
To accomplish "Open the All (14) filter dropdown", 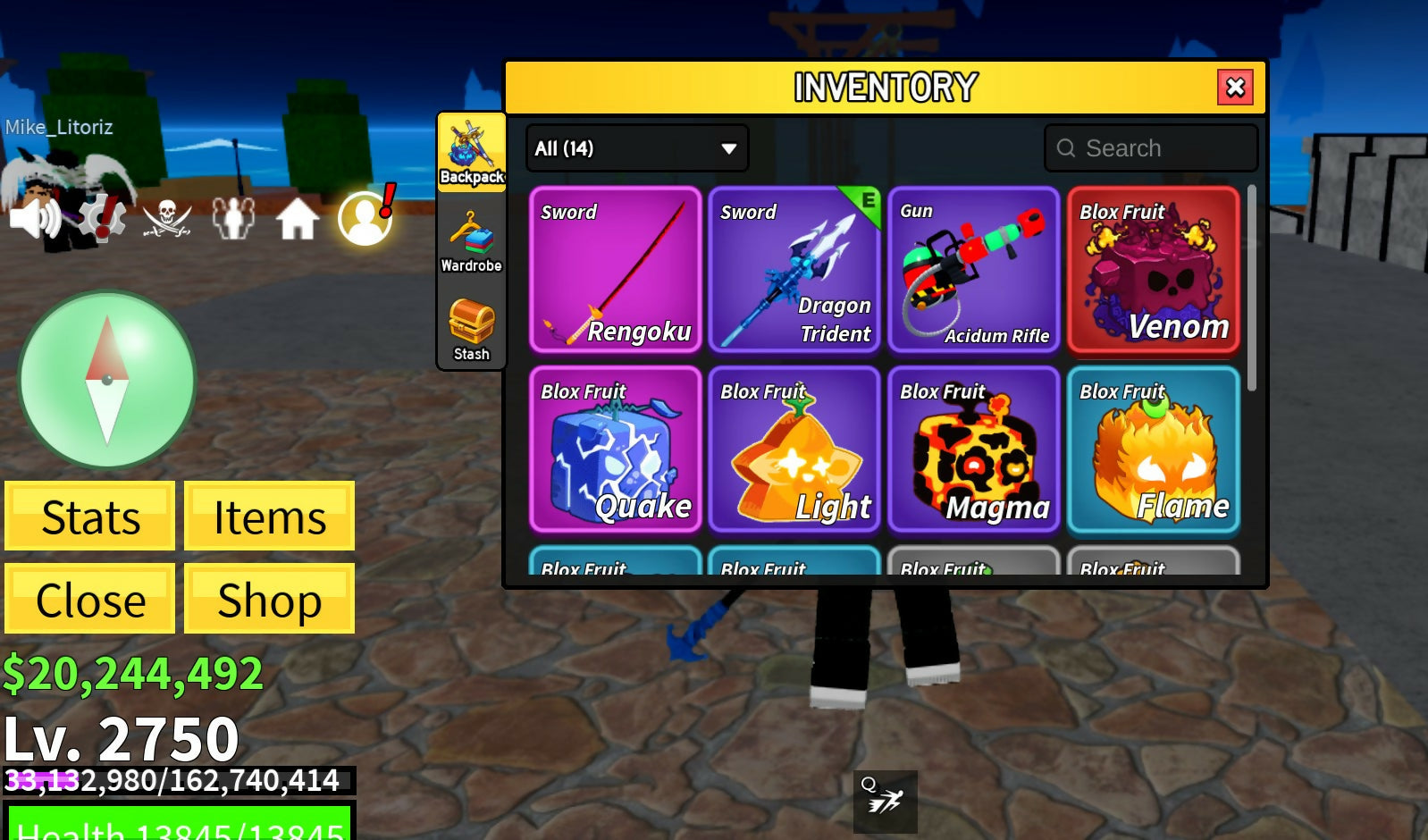I will click(x=637, y=148).
